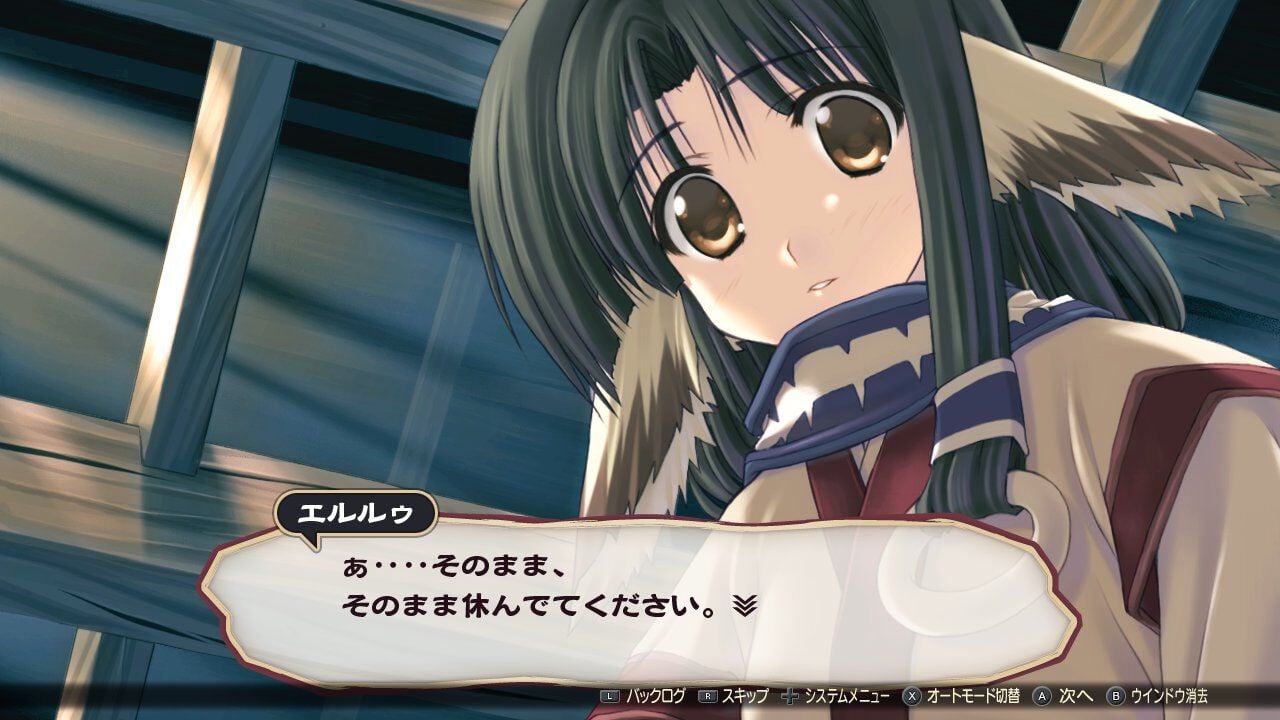Click the plus-pad icon for system menu
Image resolution: width=1280 pixels, height=720 pixels.
point(792,701)
